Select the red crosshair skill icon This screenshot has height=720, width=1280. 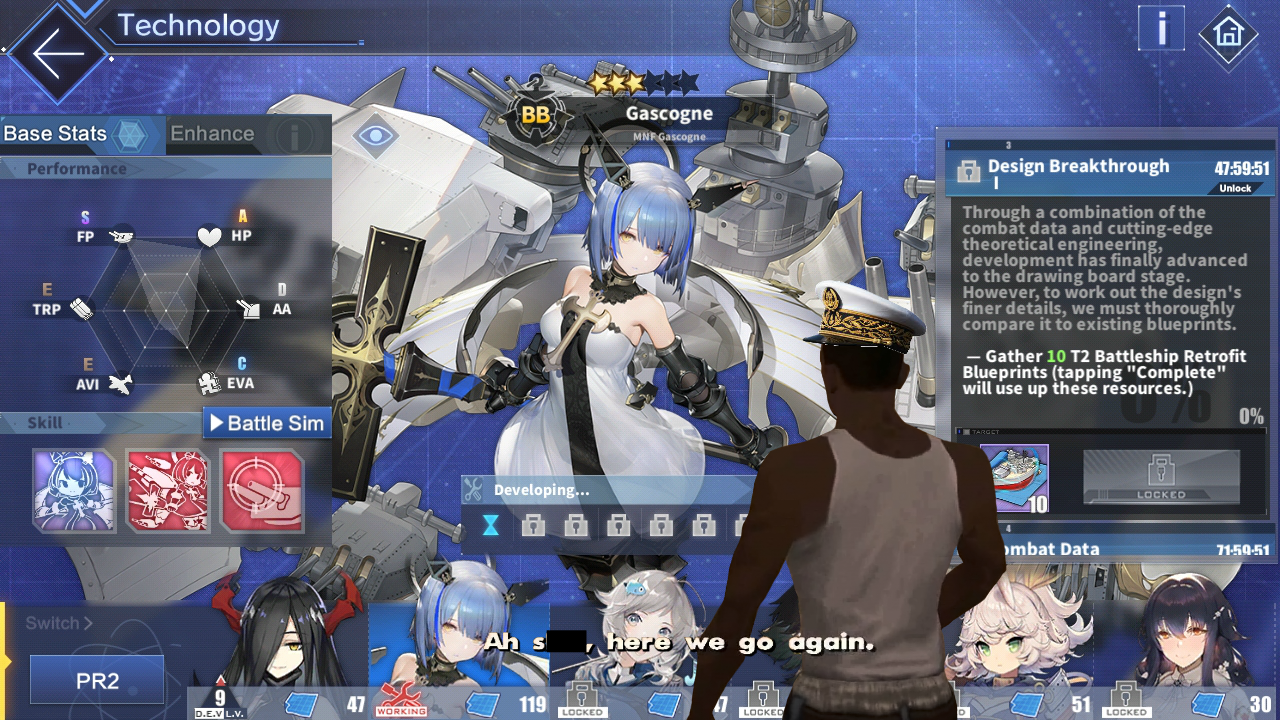(x=262, y=490)
